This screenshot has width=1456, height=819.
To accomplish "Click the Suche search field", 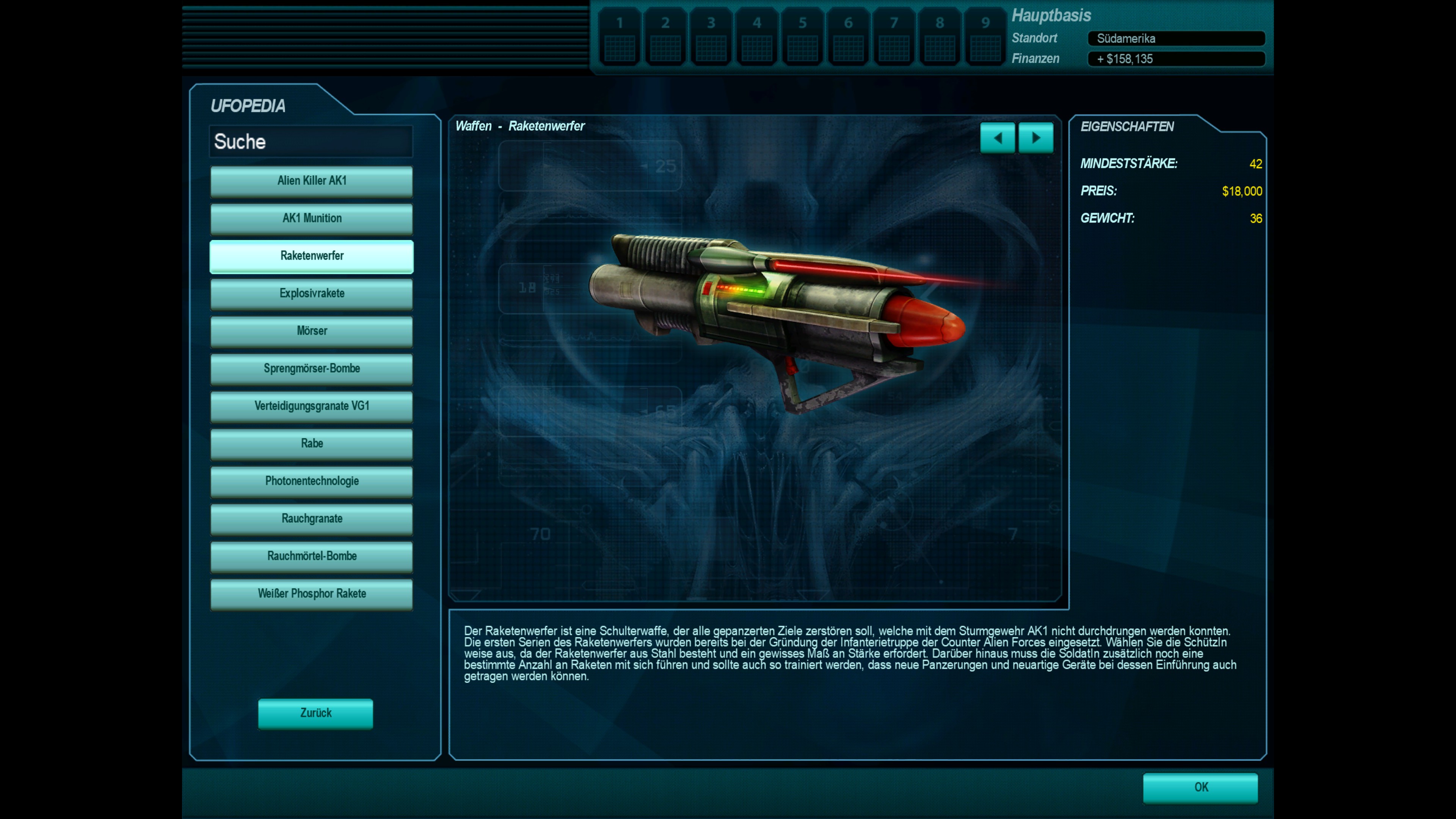I will (x=311, y=141).
